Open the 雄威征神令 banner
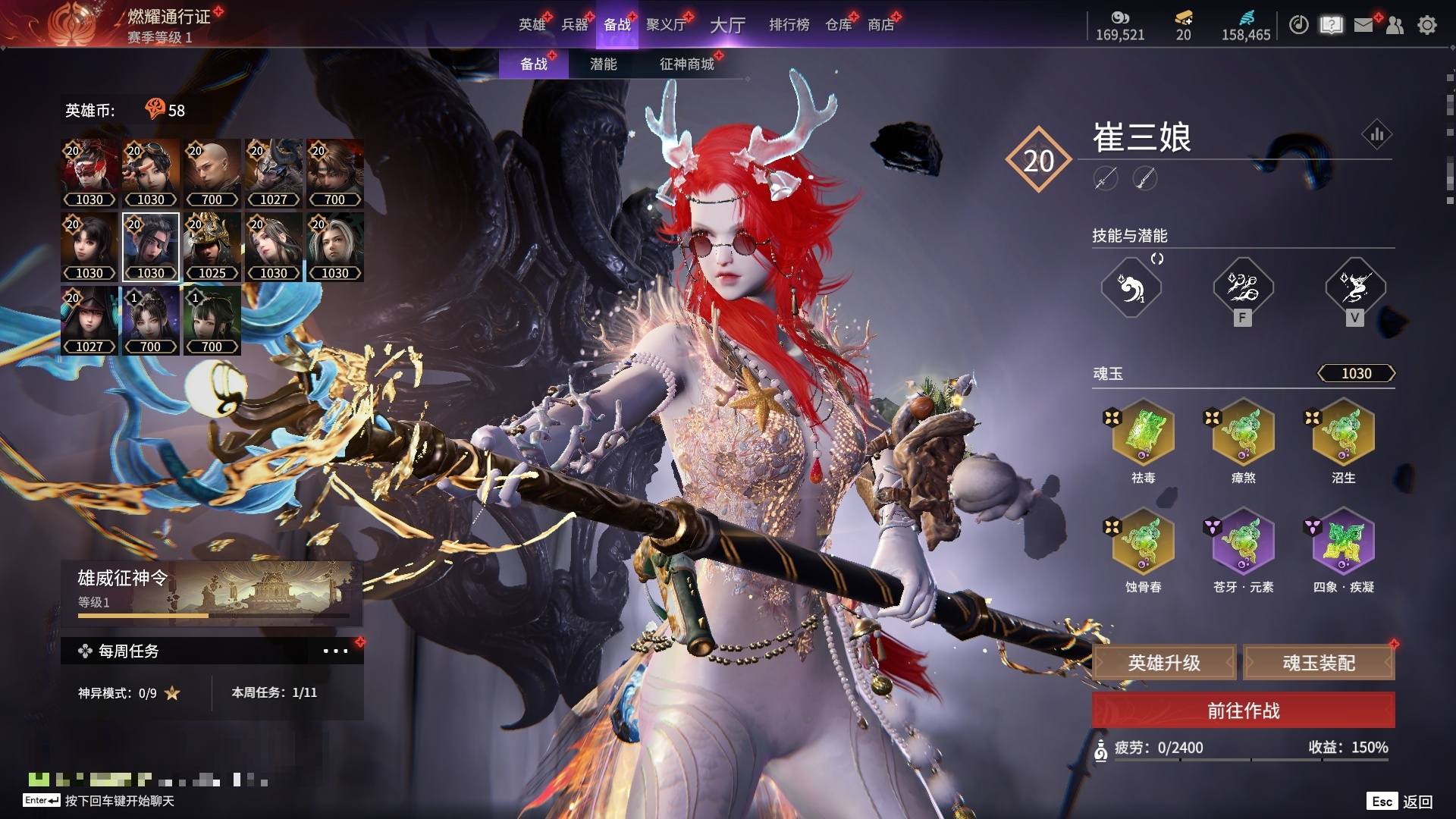The width and height of the screenshot is (1456, 819). (x=211, y=591)
